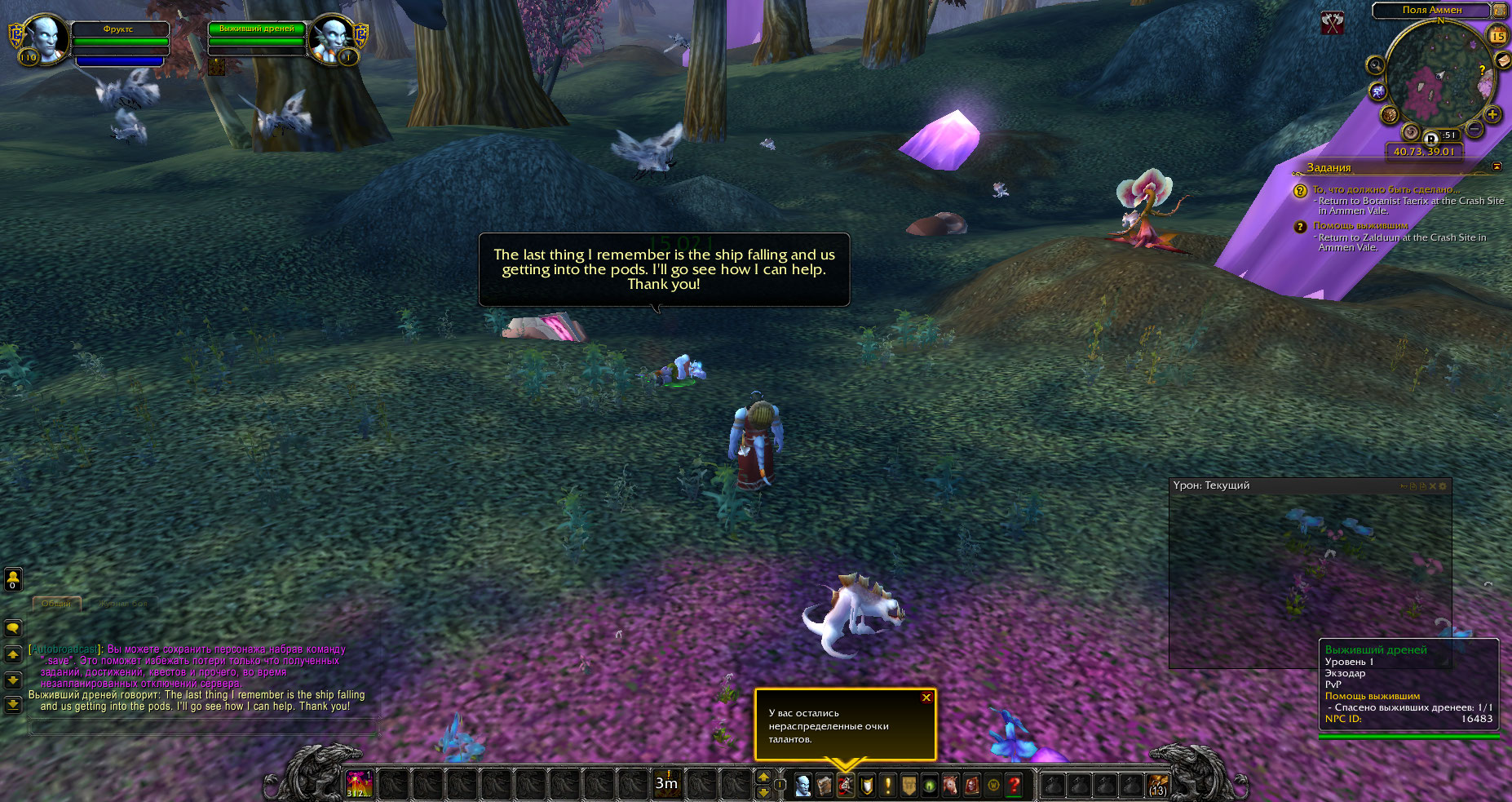Image resolution: width=1512 pixels, height=802 pixels.
Task: Open the talents micro menu button
Action: pos(845,785)
